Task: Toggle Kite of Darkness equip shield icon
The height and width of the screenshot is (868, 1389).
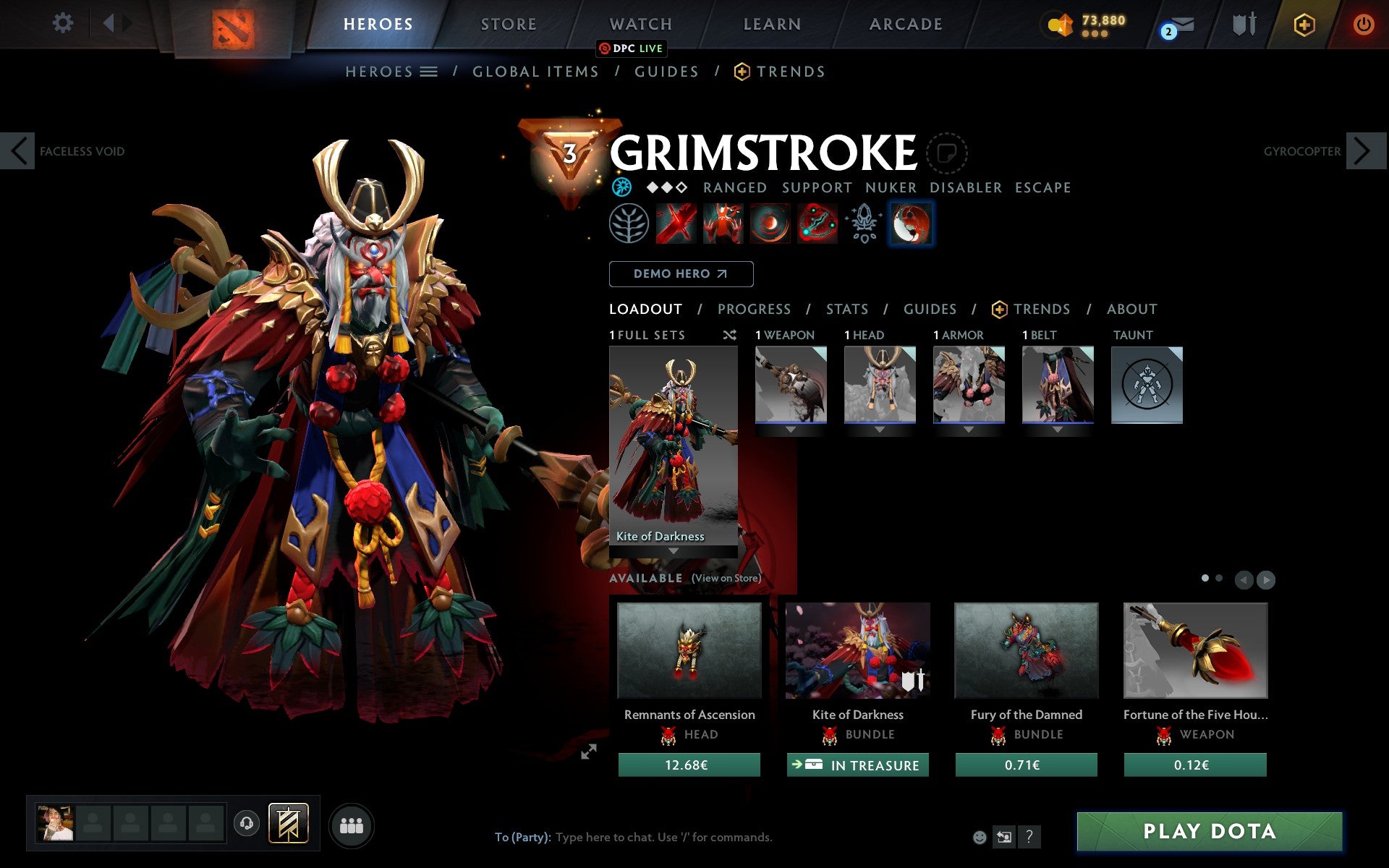Action: (x=913, y=681)
